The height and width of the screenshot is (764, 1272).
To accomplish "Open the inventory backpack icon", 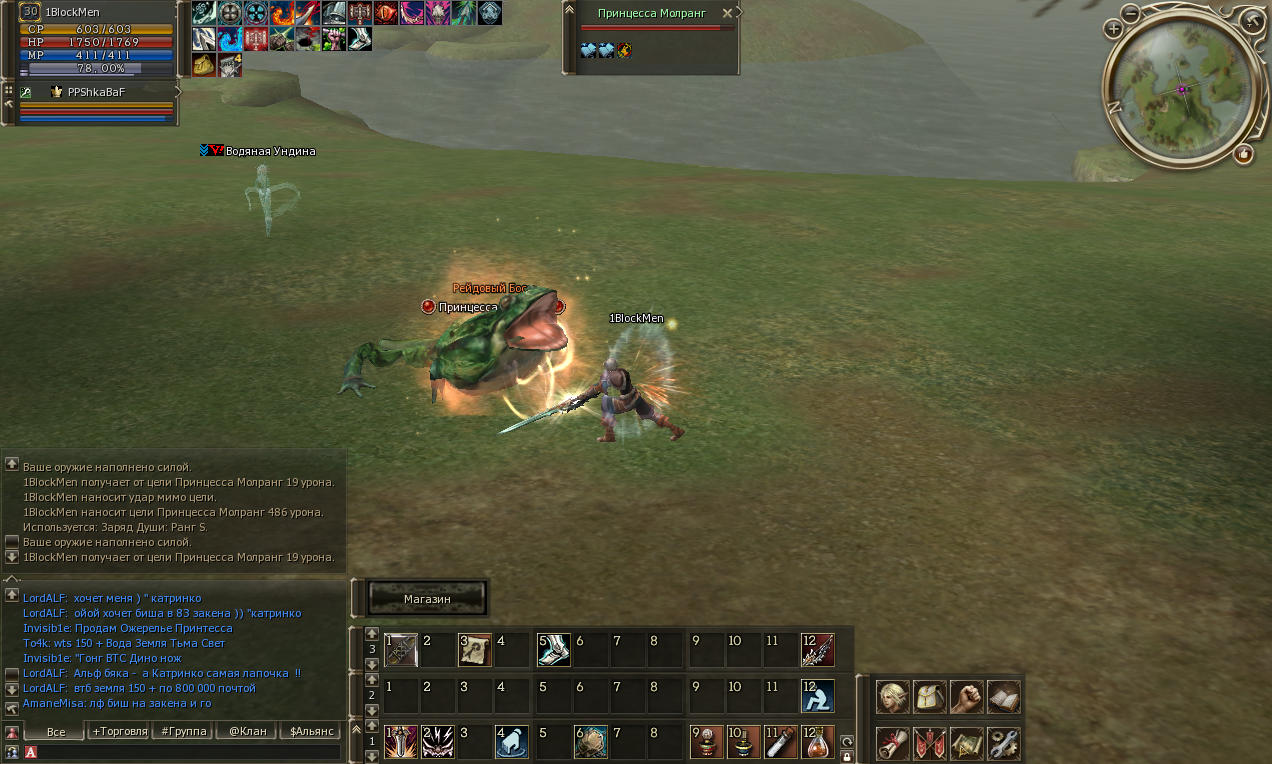I will click(929, 696).
